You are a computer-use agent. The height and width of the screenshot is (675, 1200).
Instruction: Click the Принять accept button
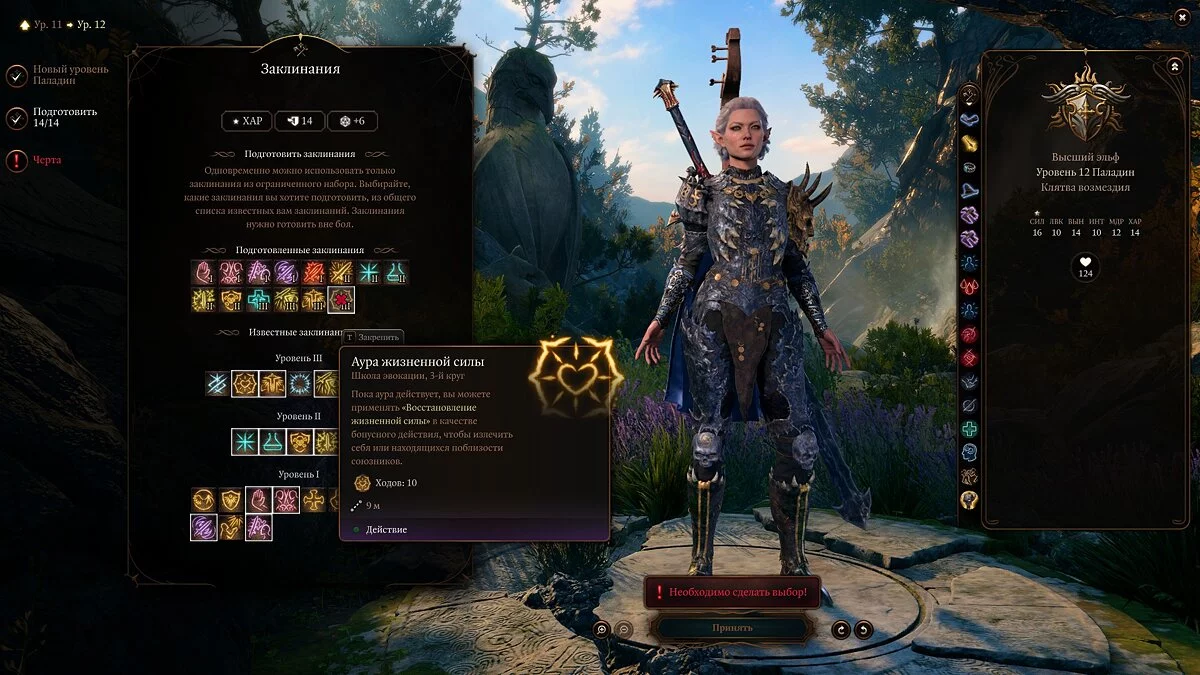(732, 628)
